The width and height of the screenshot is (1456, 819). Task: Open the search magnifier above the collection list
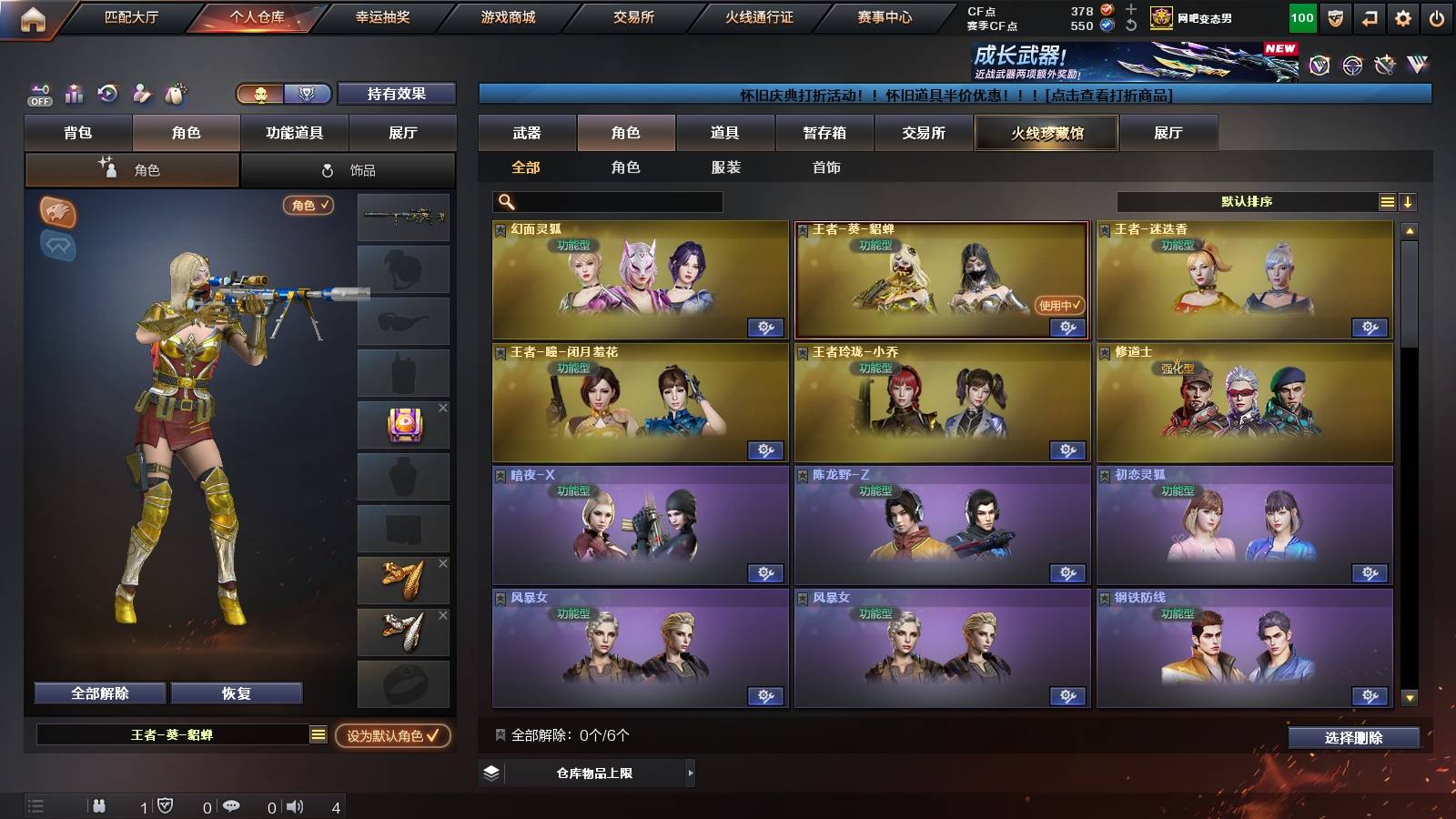pyautogui.click(x=505, y=201)
